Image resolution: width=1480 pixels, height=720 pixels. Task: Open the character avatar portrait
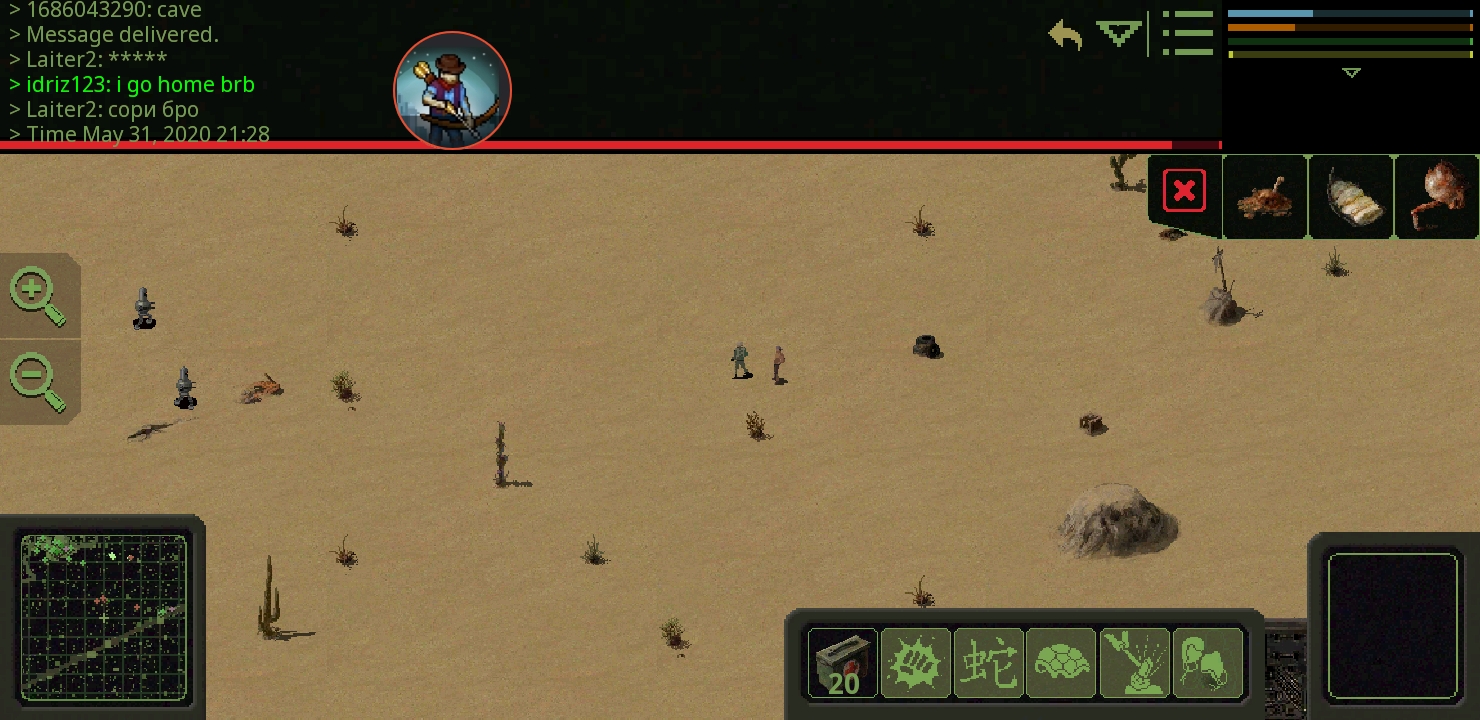tap(452, 91)
